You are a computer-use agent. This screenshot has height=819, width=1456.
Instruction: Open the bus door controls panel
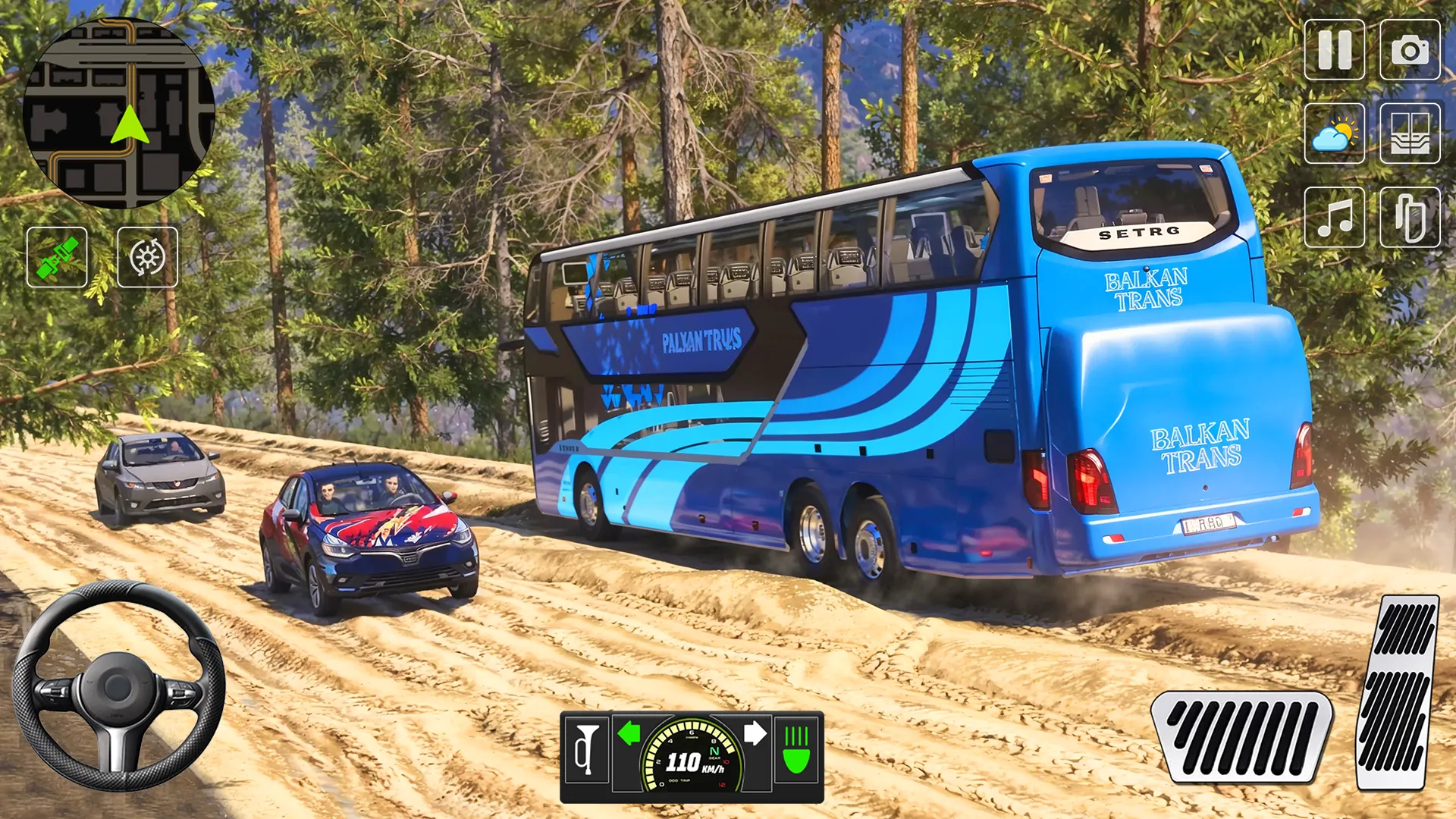click(1409, 133)
